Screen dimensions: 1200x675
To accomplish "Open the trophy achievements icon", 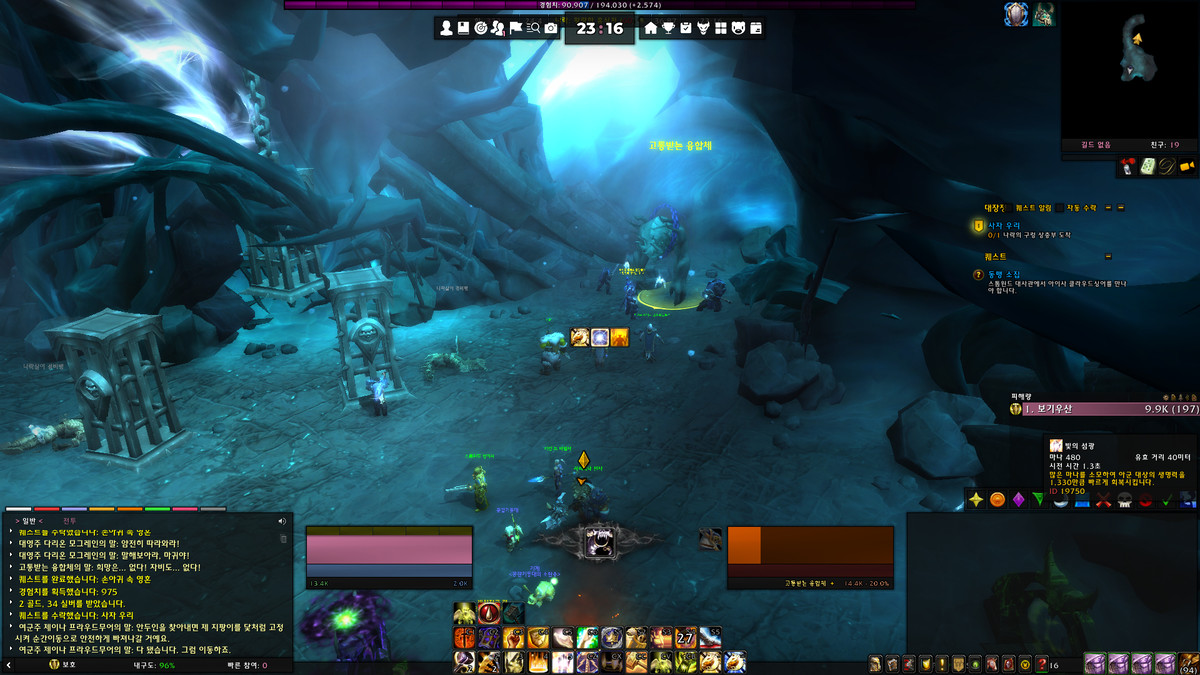I will [x=668, y=28].
